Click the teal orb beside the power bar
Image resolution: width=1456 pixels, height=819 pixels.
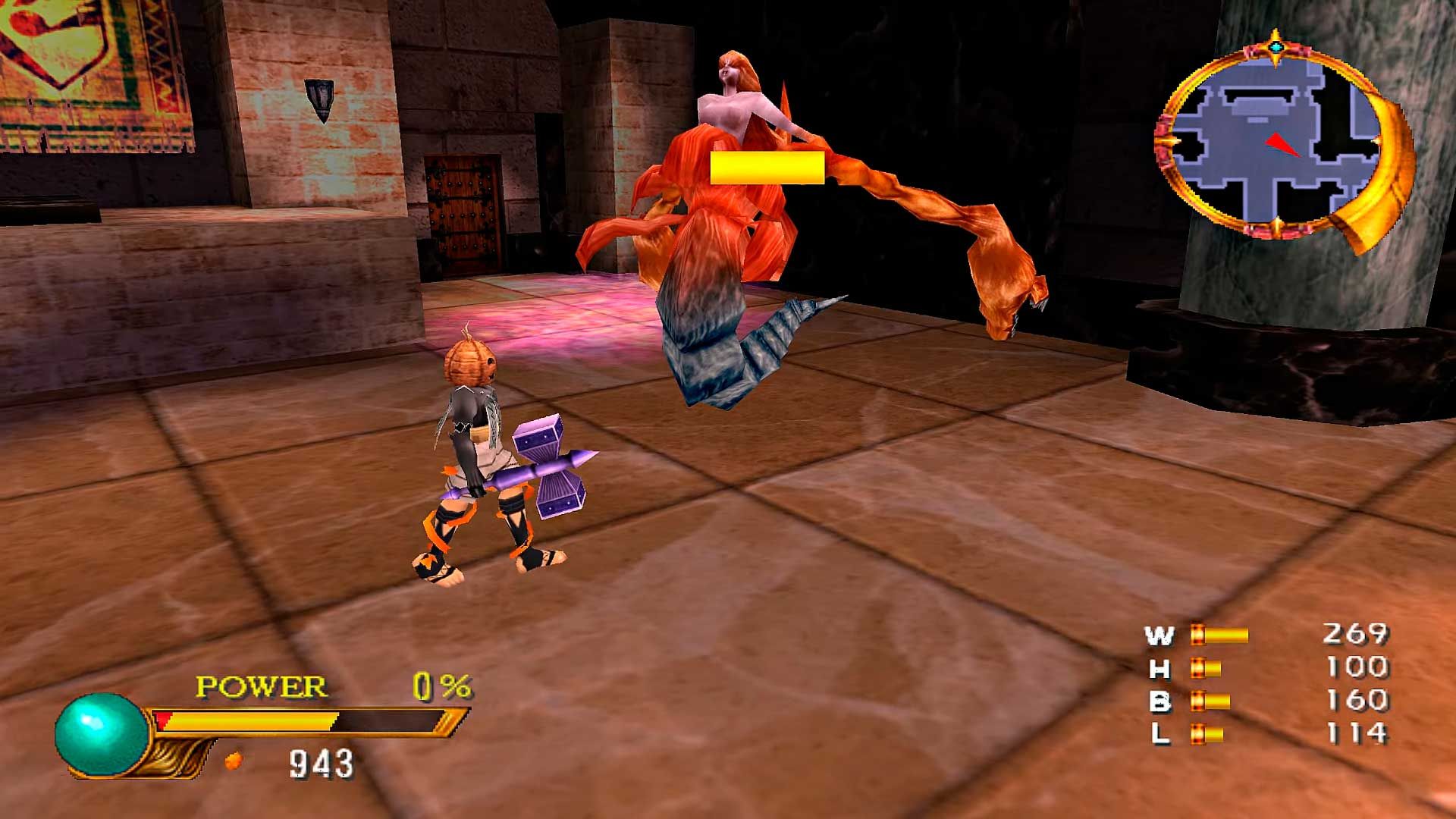tap(102, 734)
